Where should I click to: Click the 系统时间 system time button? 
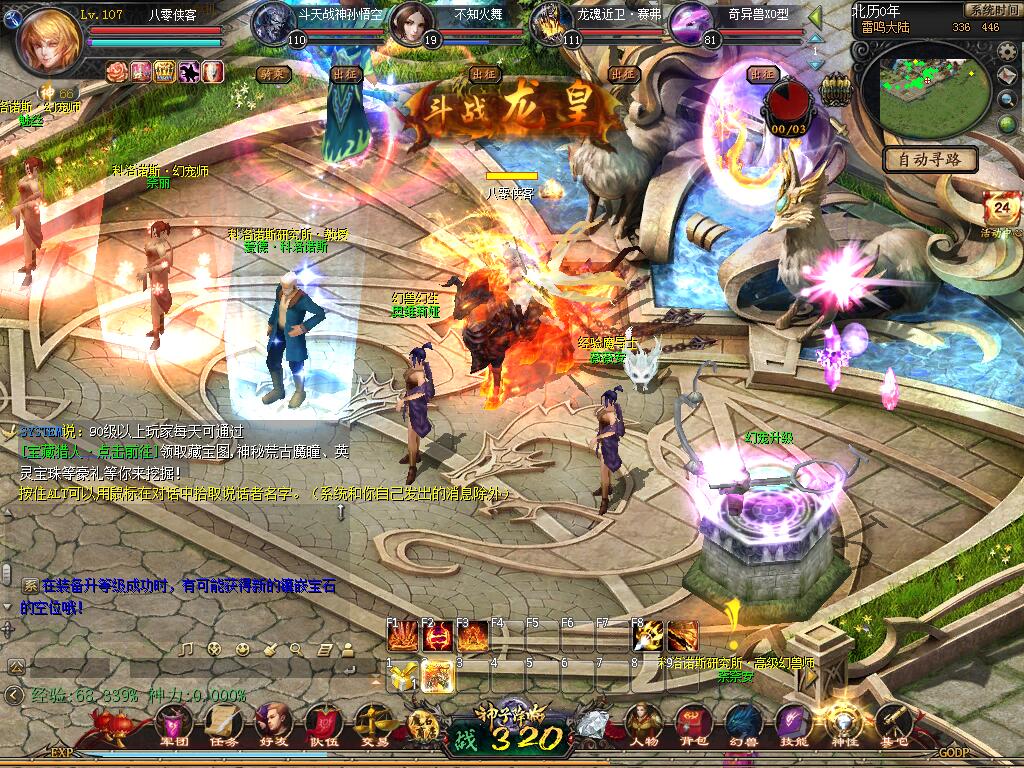(x=992, y=10)
